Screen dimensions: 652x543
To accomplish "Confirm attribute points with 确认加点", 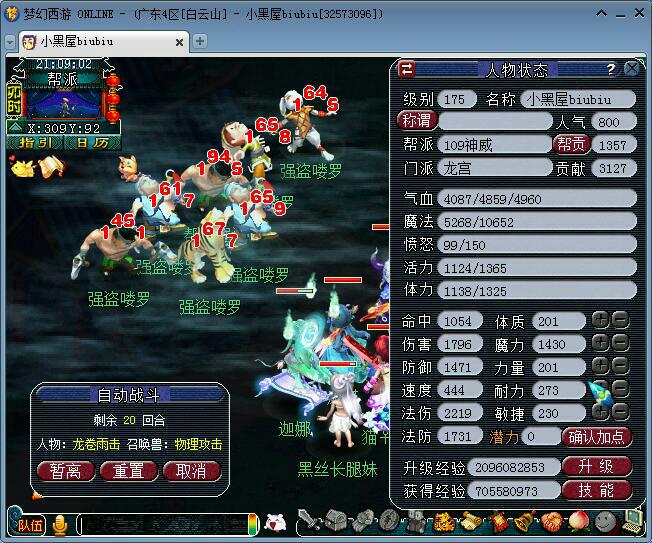I will point(597,436).
